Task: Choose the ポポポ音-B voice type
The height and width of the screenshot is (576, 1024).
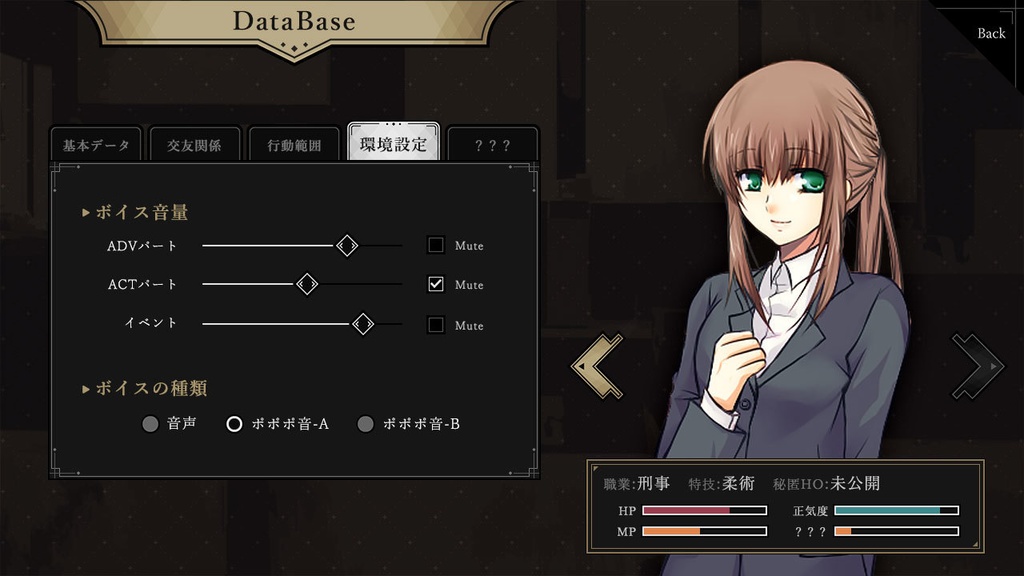Action: click(x=366, y=424)
